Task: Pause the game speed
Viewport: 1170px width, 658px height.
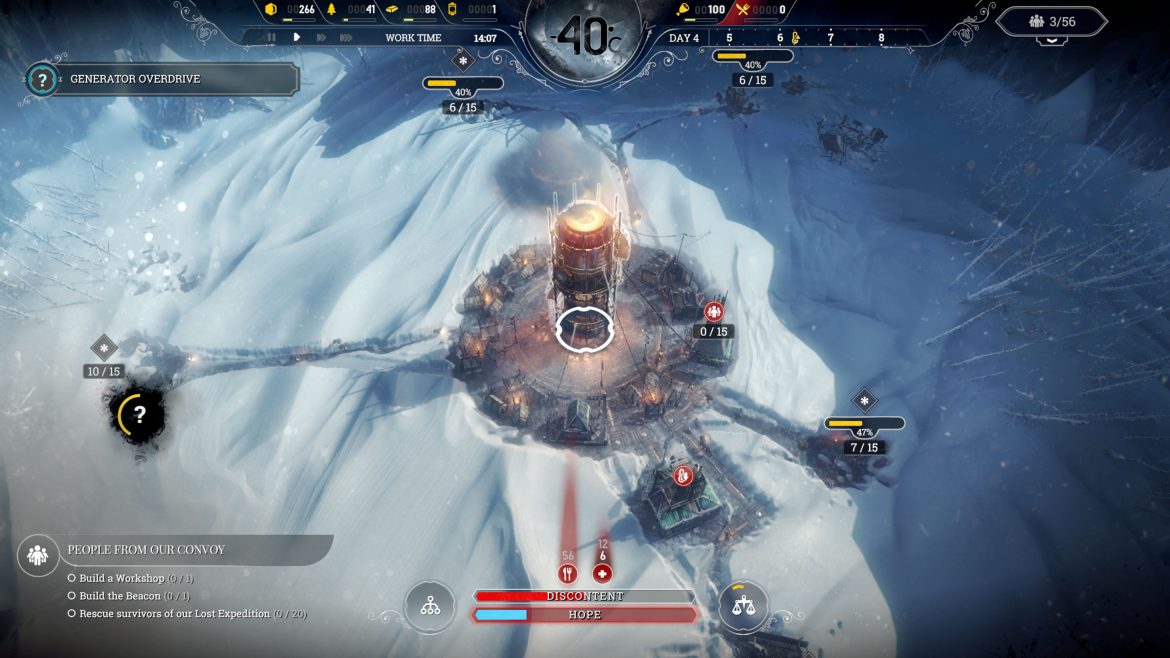Action: pyautogui.click(x=271, y=38)
